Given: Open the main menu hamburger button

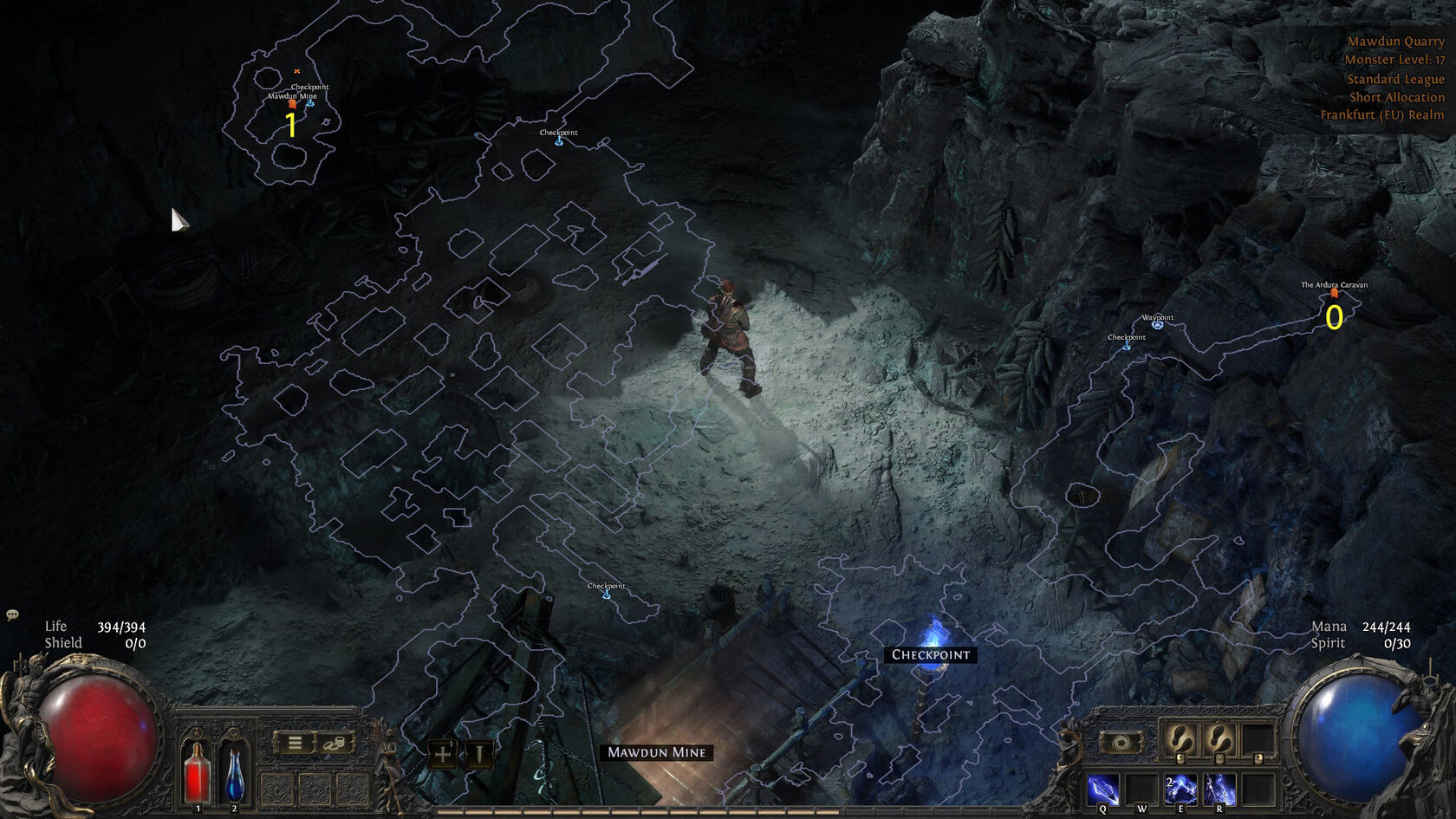Looking at the screenshot, I should click(x=296, y=743).
